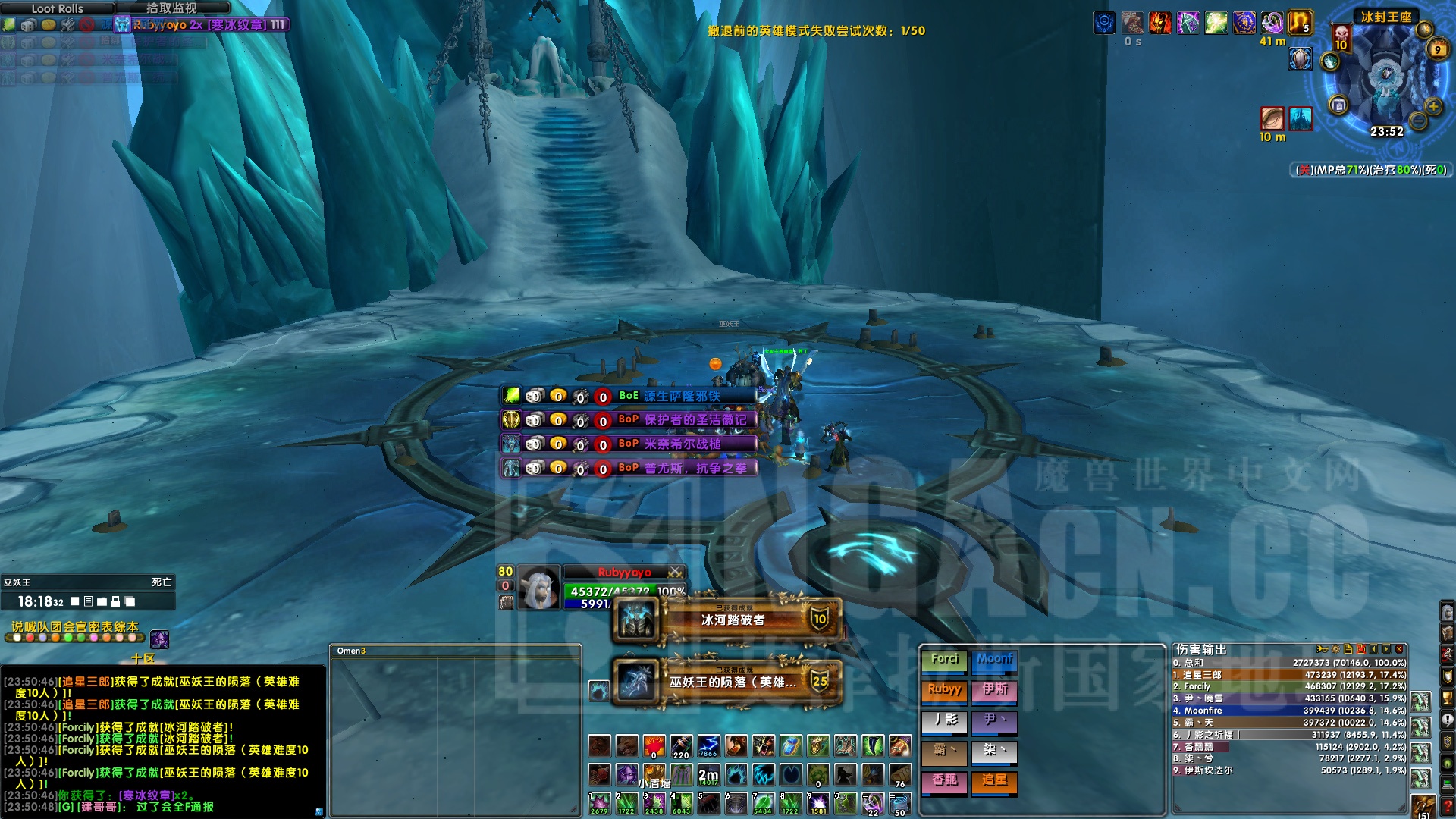Roll Greed coin on 源生萨隆邪铁
Screen dimensions: 1456x819
(x=559, y=397)
